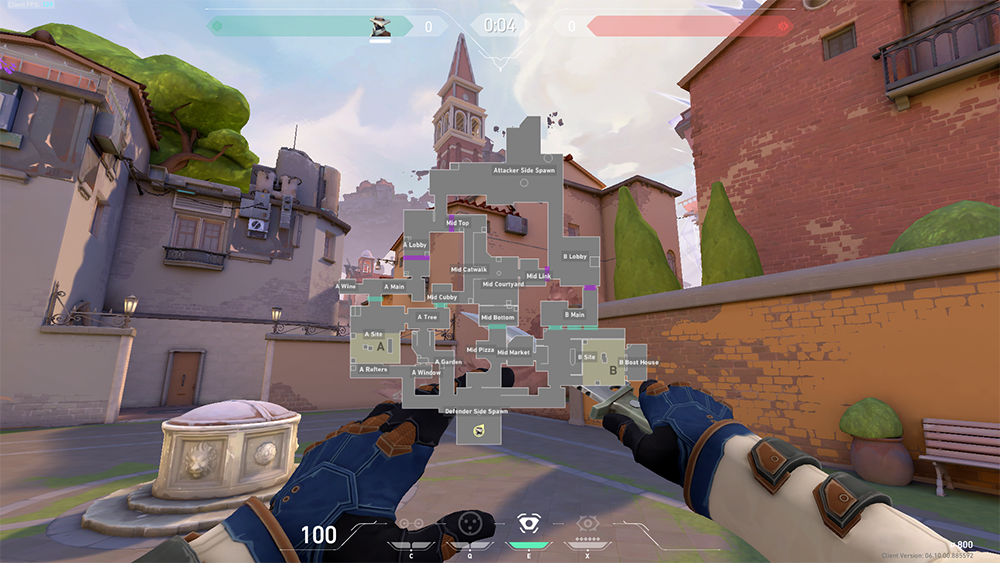This screenshot has height=563, width=1000.
Task: Click the Neural Theft ultimate icon
Action: [x=587, y=523]
